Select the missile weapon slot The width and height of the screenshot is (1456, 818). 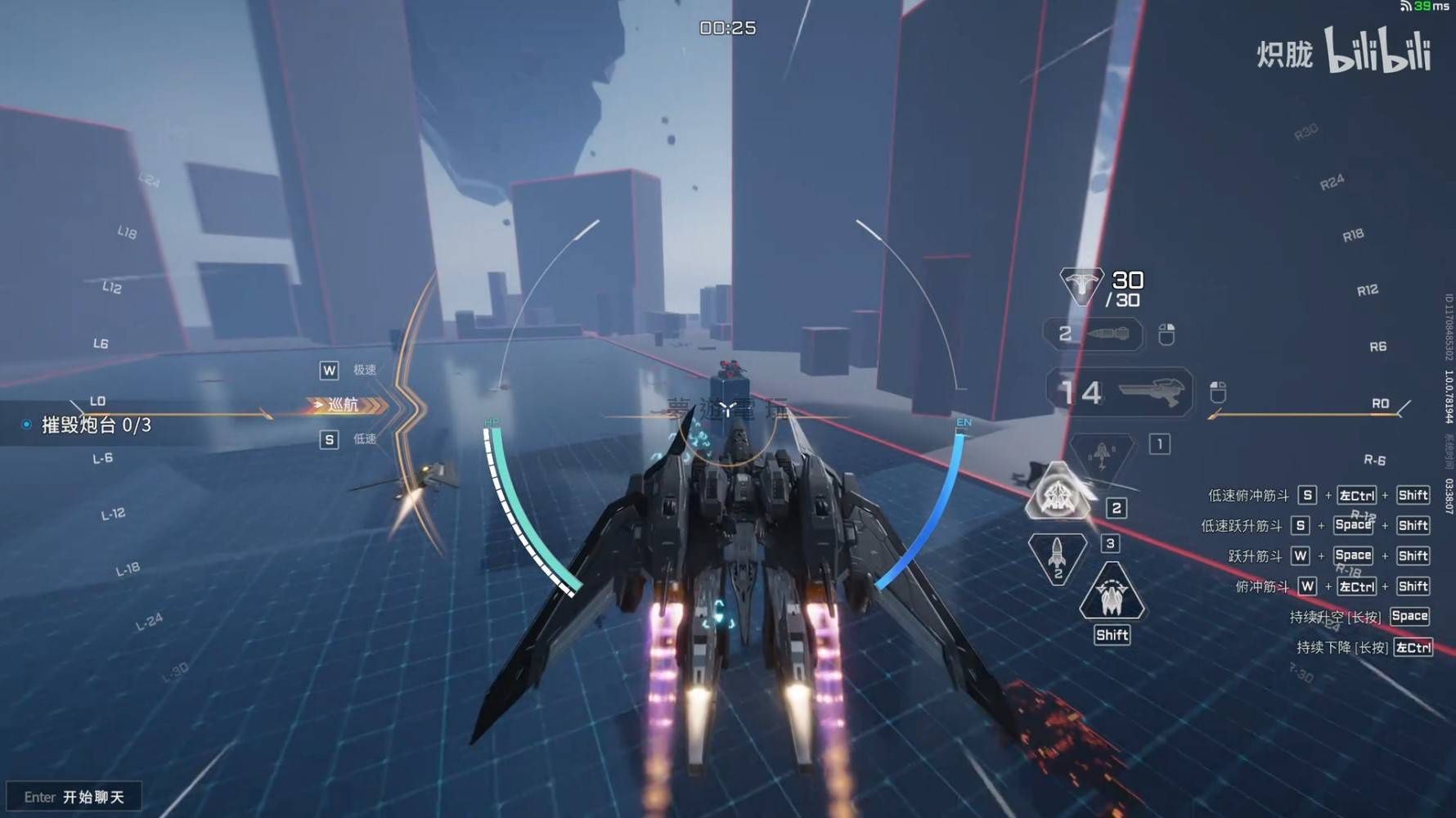[1094, 334]
